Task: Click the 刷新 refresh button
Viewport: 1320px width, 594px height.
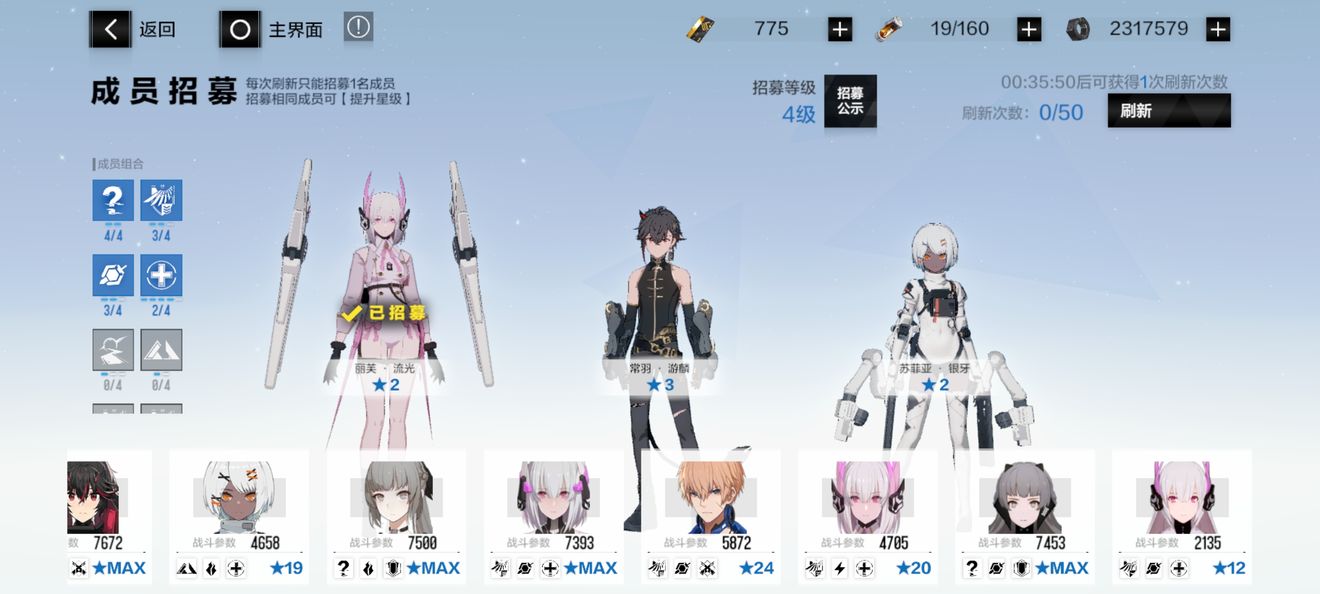Action: (1168, 111)
